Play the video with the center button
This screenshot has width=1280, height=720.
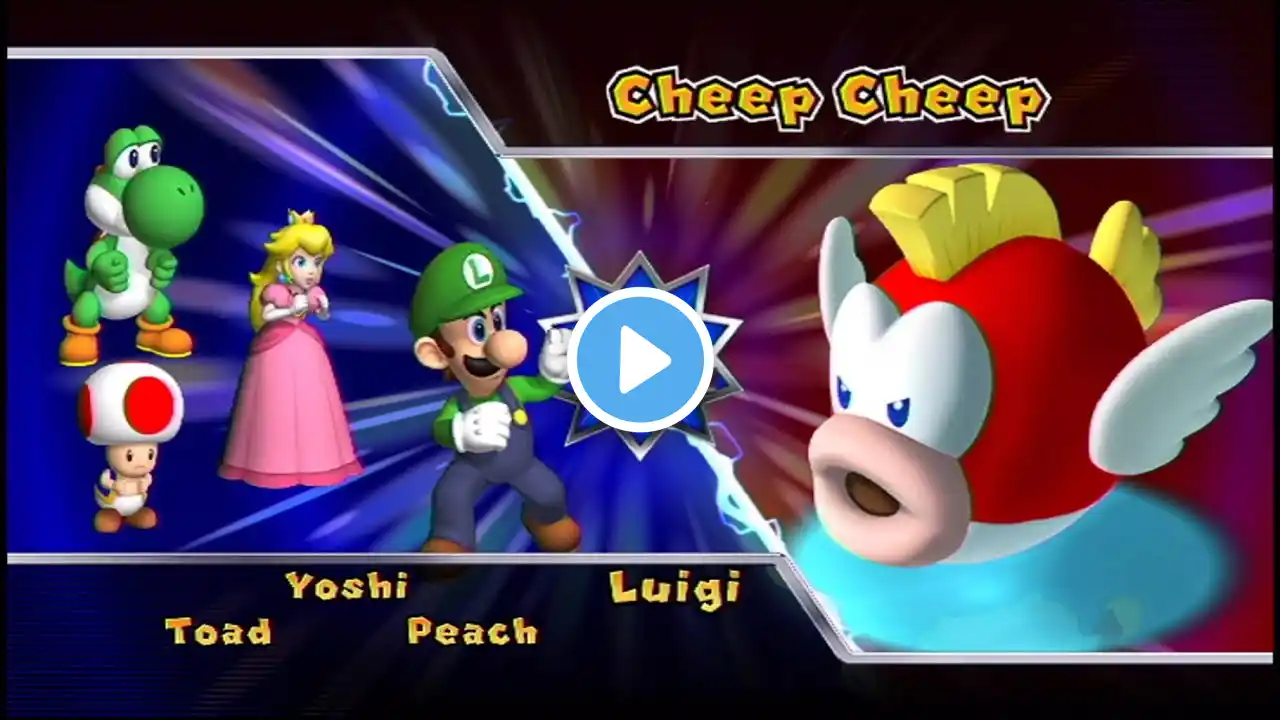point(641,360)
